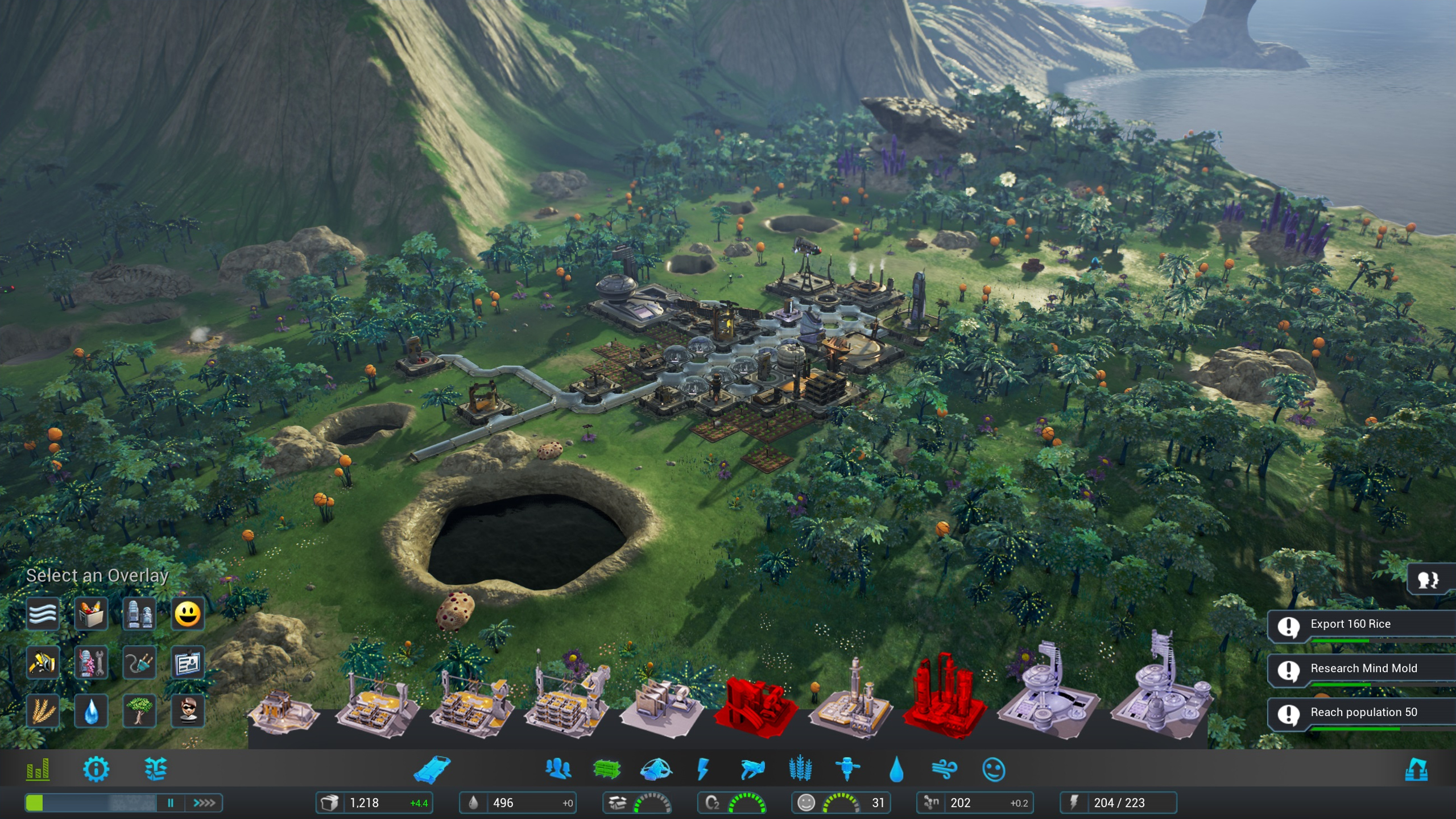Select the first red unavailable building
Image resolution: width=1456 pixels, height=819 pixels.
754,706
